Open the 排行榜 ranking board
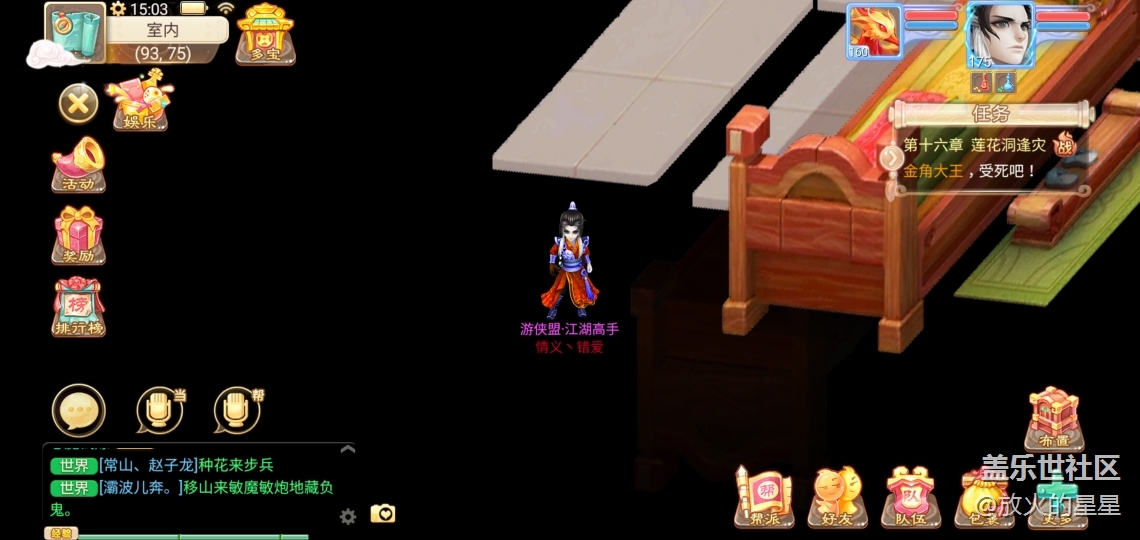 79,306
